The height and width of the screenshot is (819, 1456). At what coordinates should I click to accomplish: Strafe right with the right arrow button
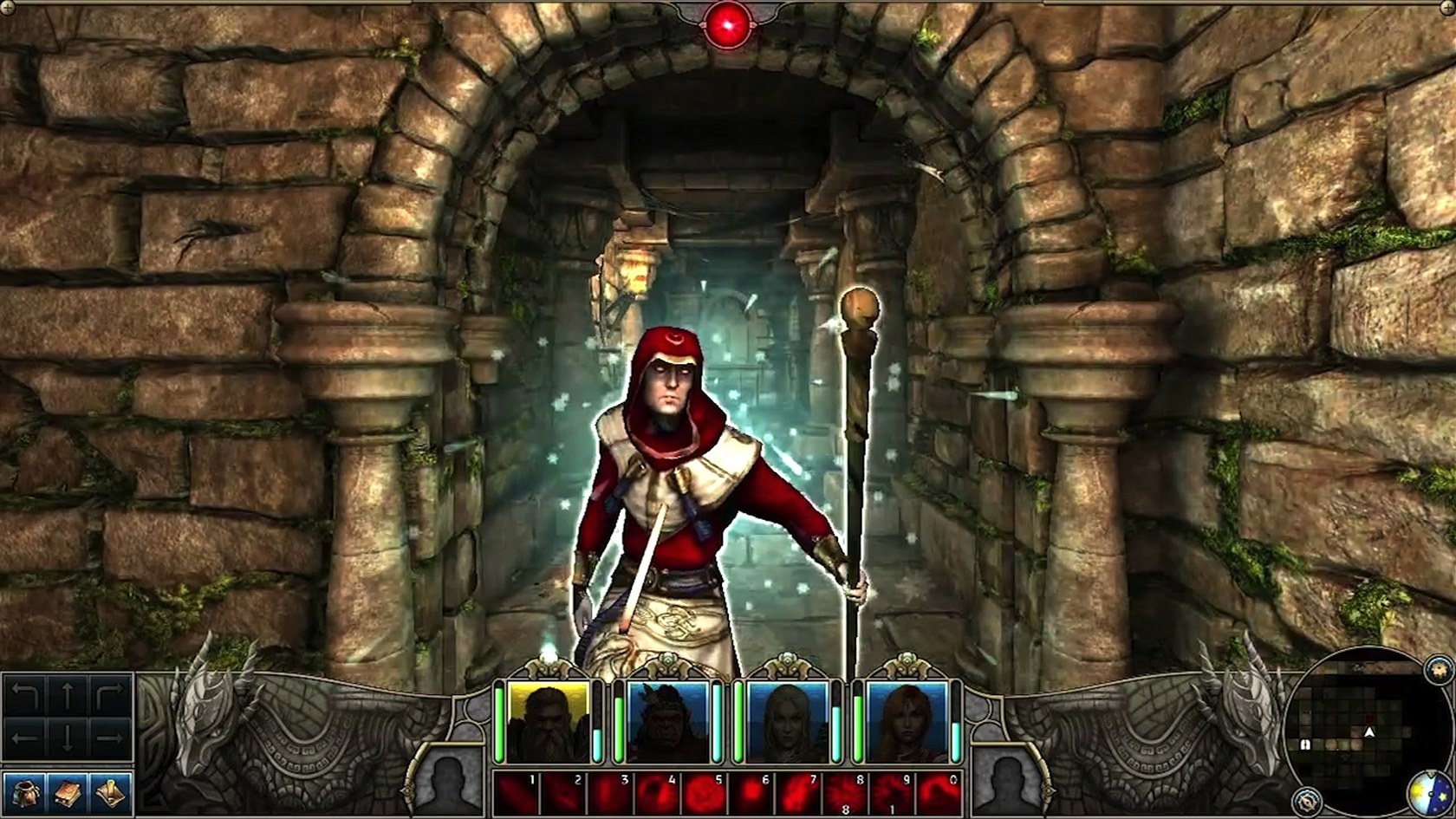click(110, 739)
